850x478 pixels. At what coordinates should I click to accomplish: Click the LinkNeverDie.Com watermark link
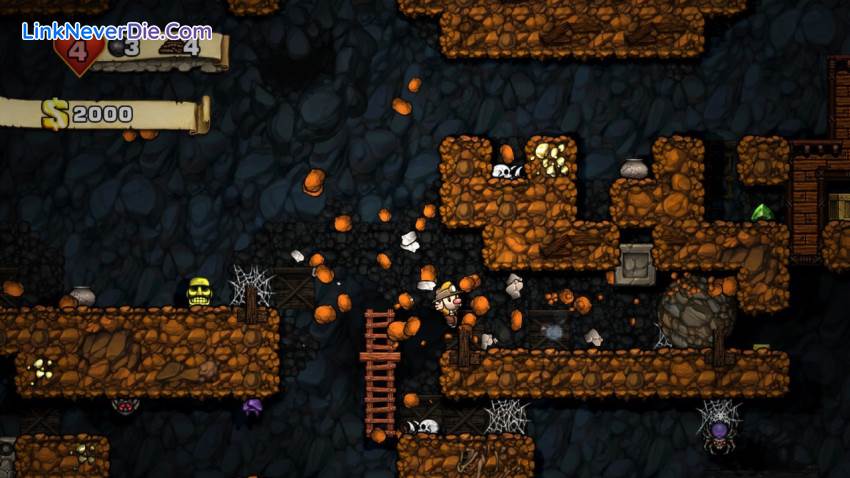(x=116, y=30)
